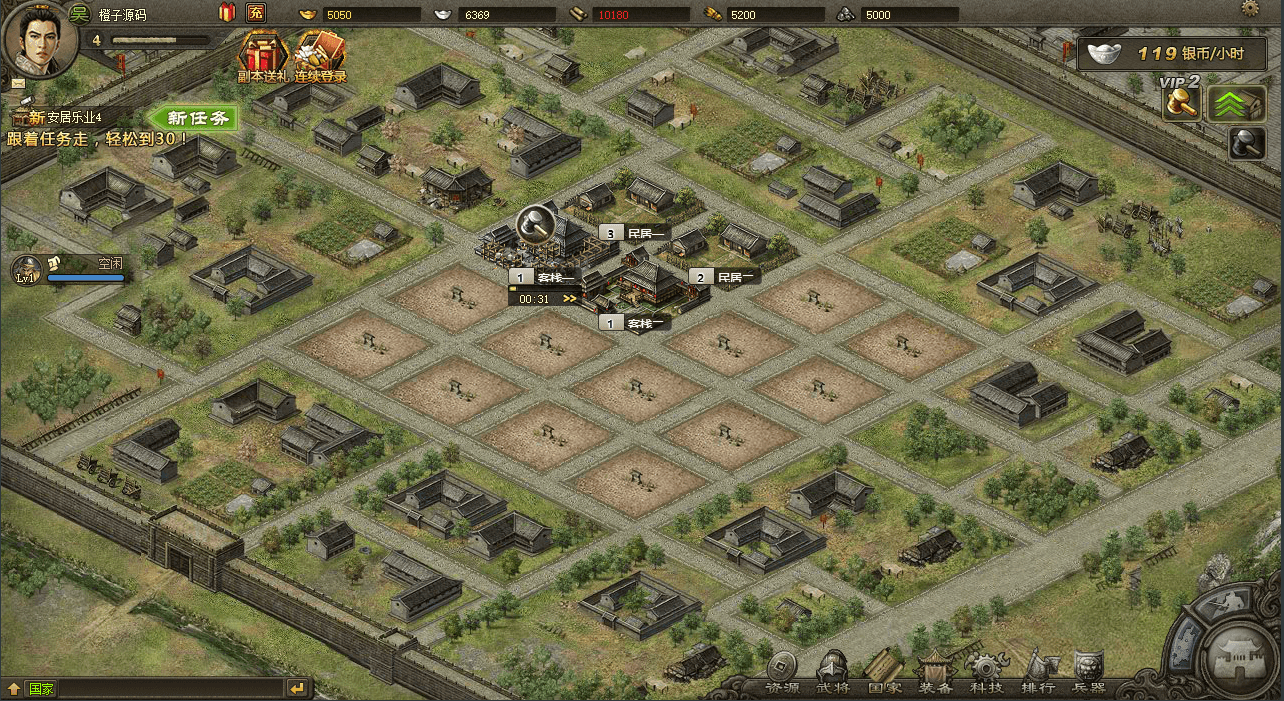
Task: Open the small red gift icon in top bar
Action: [x=226, y=13]
